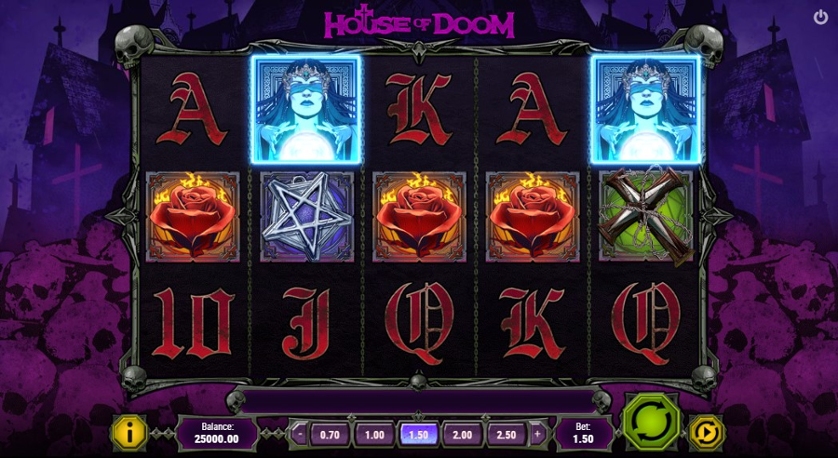838x458 pixels.
Task: Open the yellow info paytable button
Action: pyautogui.click(x=129, y=433)
